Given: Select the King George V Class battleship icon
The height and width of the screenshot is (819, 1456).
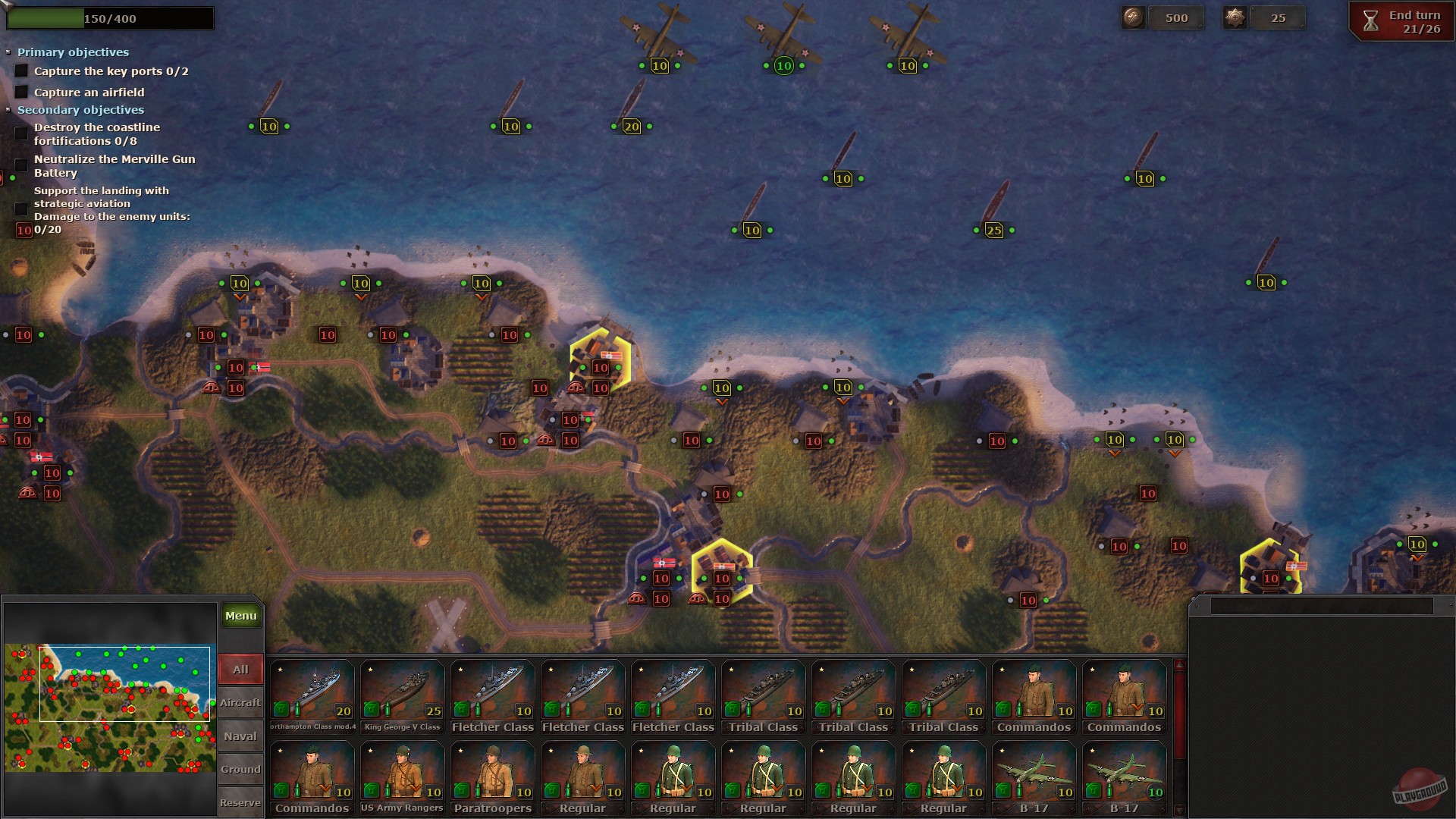Looking at the screenshot, I should click(402, 690).
